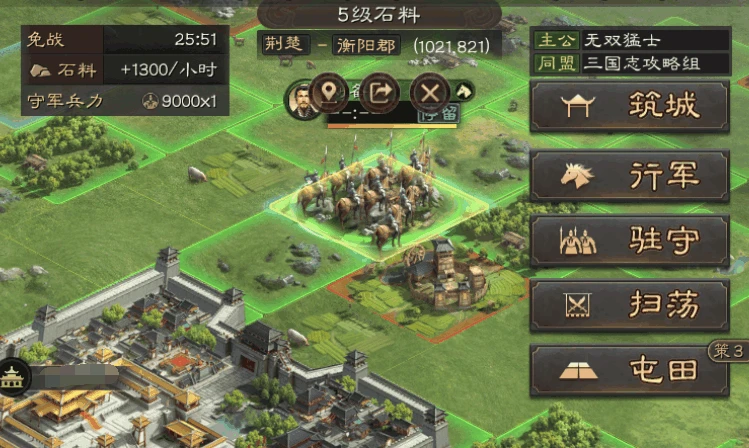Select the 驻守 garrison command
Image resolution: width=749 pixels, height=448 pixels.
(629, 241)
